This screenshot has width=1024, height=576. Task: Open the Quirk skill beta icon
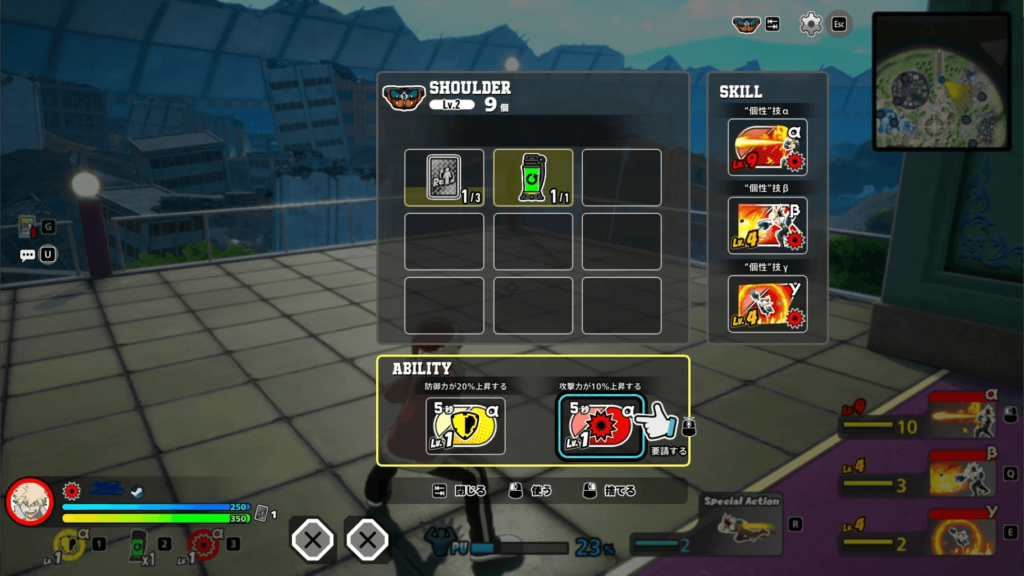tap(767, 225)
